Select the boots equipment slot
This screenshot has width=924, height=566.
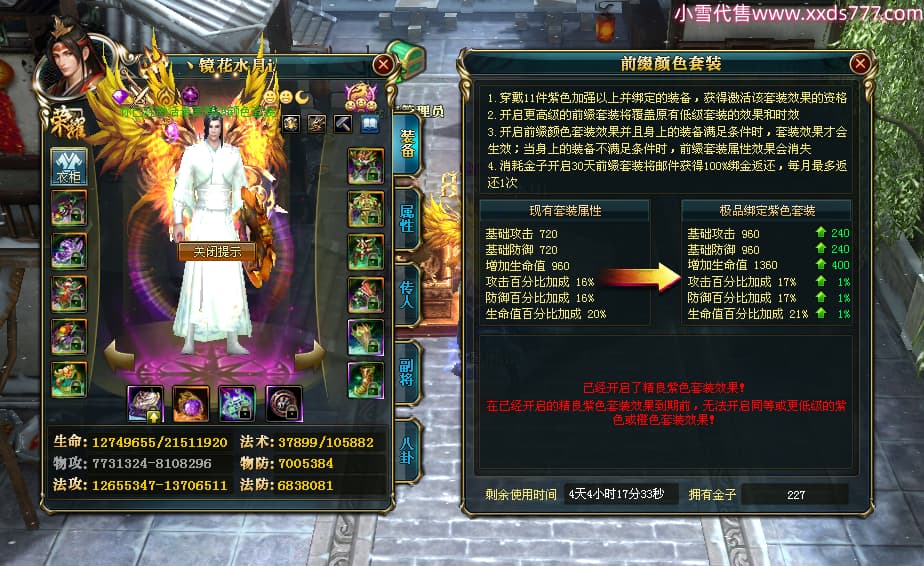pos(366,380)
